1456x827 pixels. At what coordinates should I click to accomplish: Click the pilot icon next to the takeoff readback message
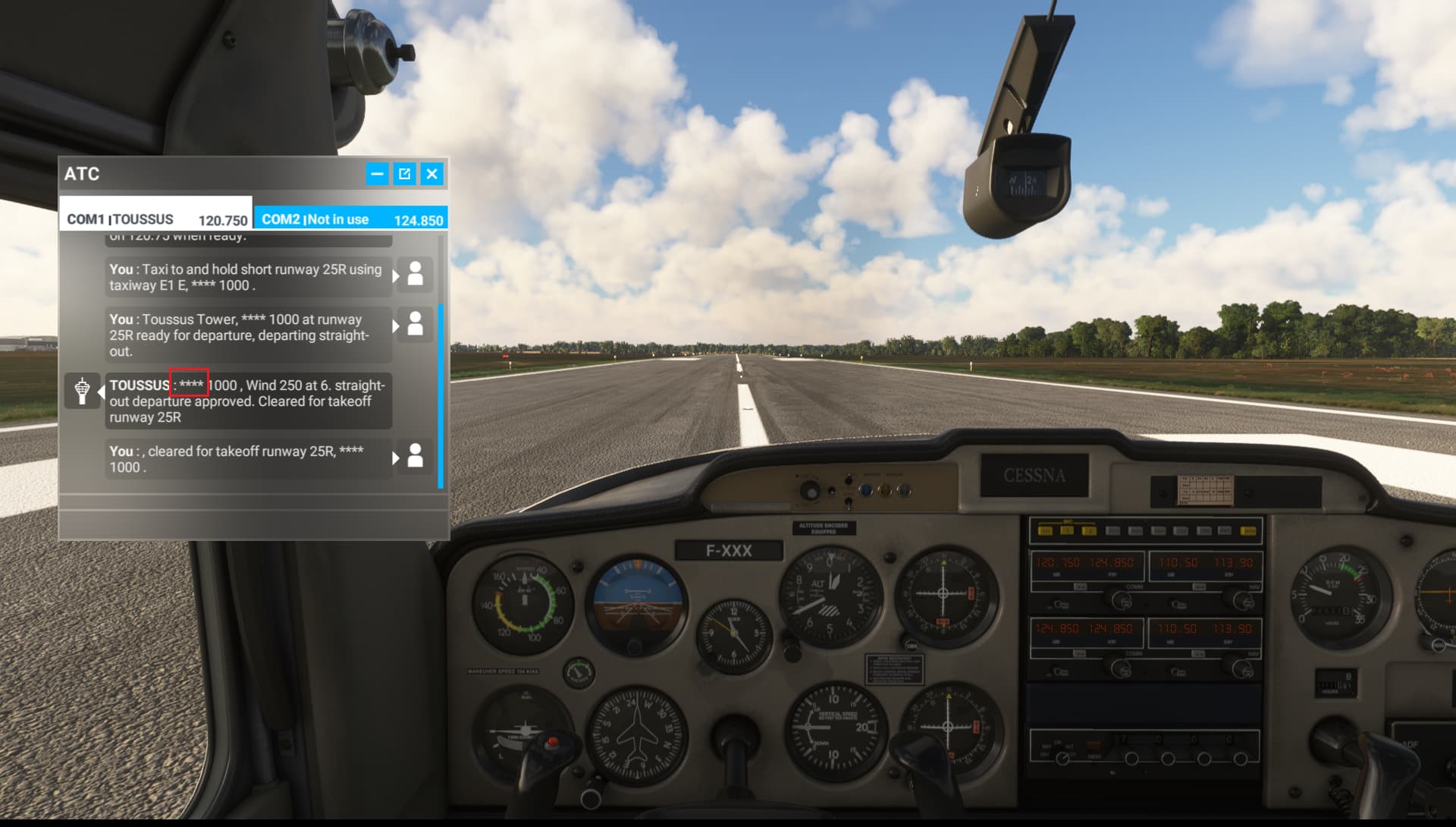[x=414, y=457]
